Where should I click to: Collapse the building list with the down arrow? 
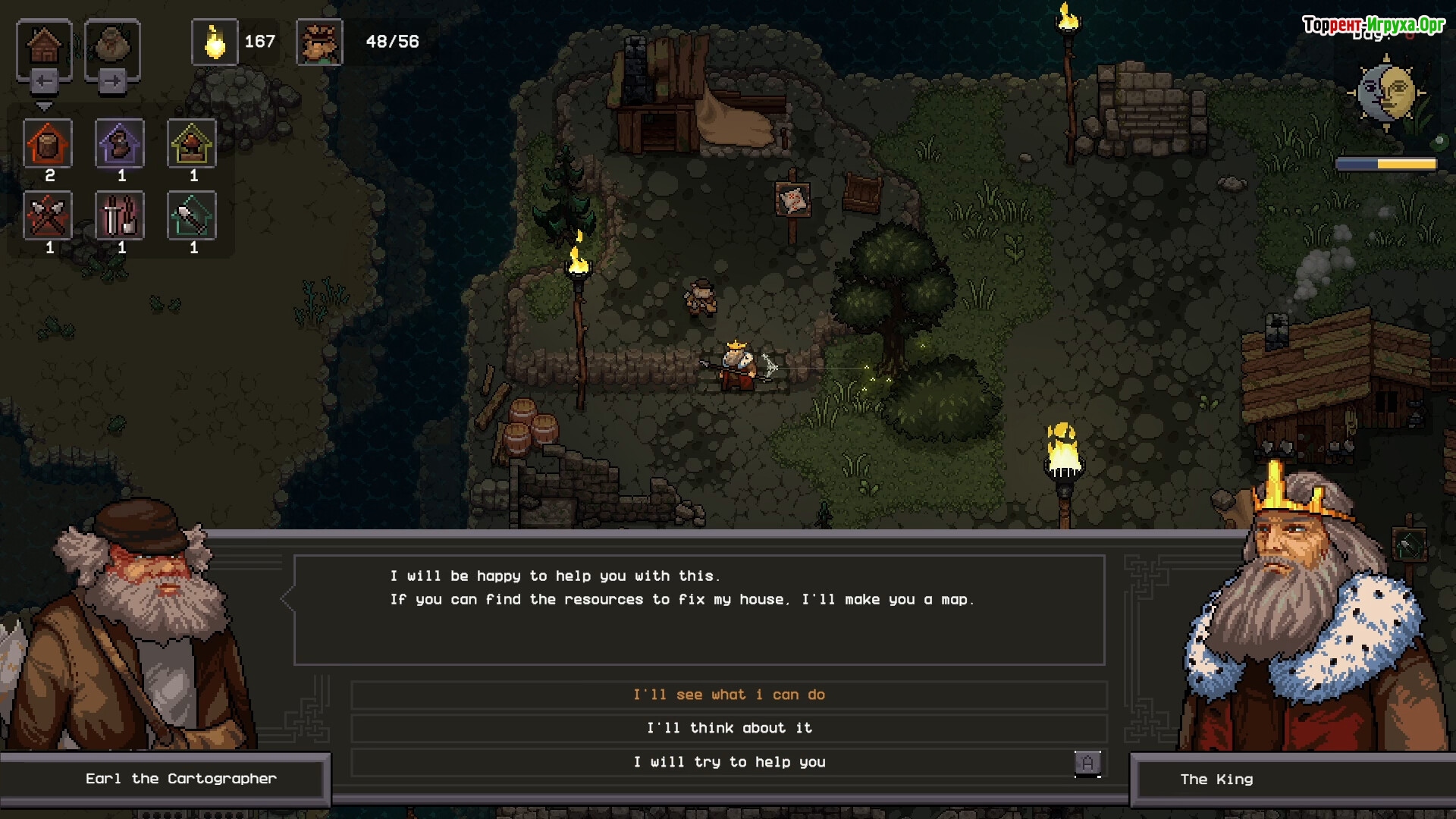(44, 107)
